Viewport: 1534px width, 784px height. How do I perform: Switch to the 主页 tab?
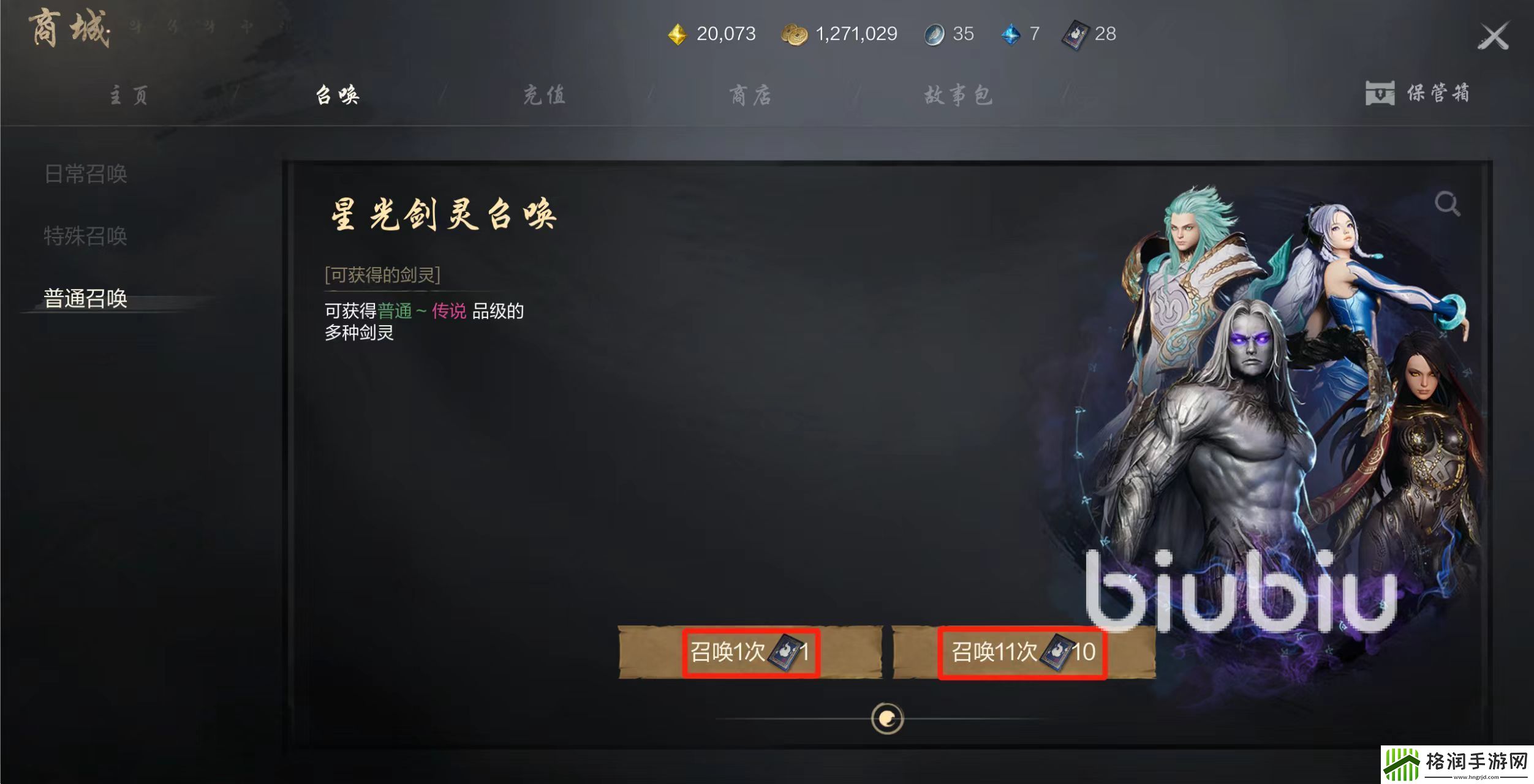(x=129, y=95)
